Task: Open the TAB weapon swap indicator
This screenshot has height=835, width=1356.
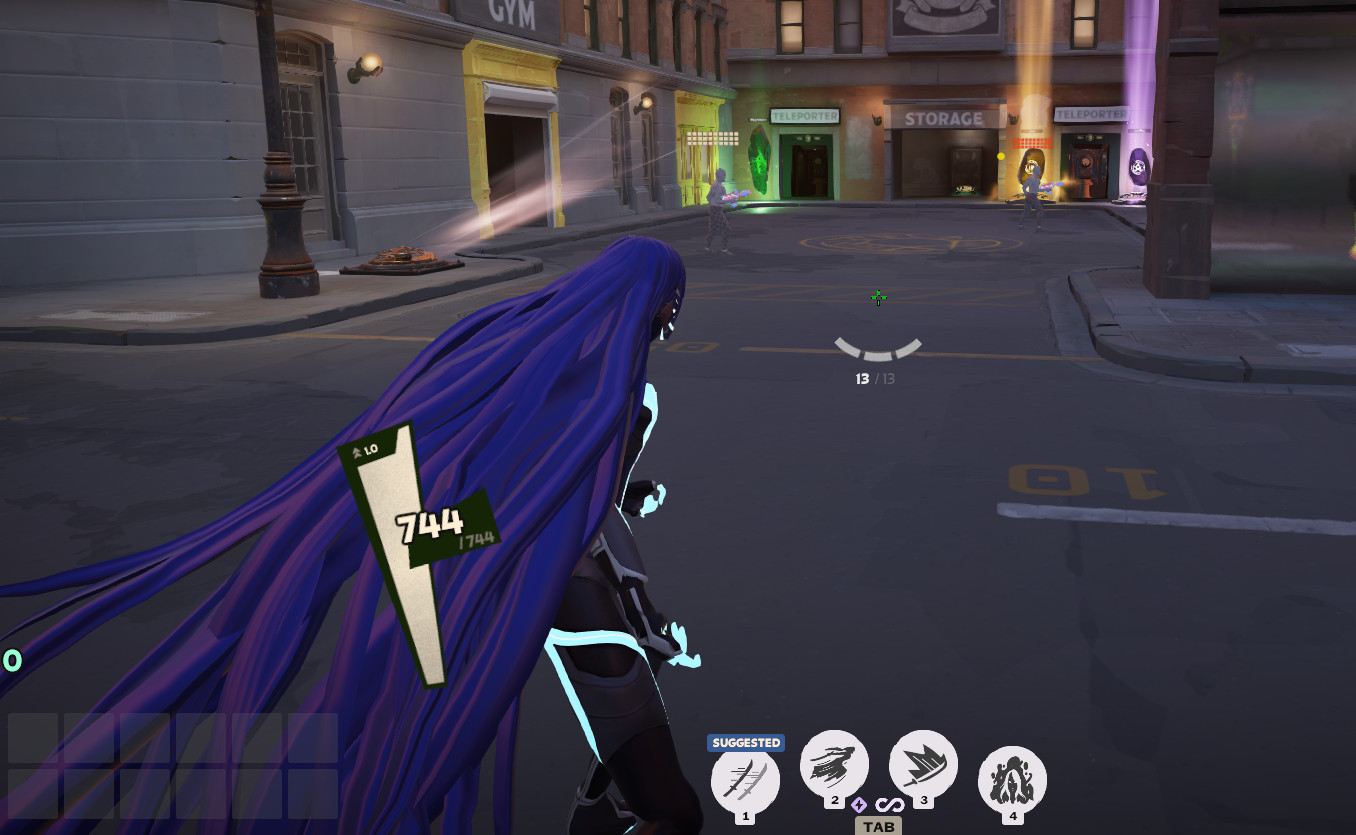Action: 878,826
